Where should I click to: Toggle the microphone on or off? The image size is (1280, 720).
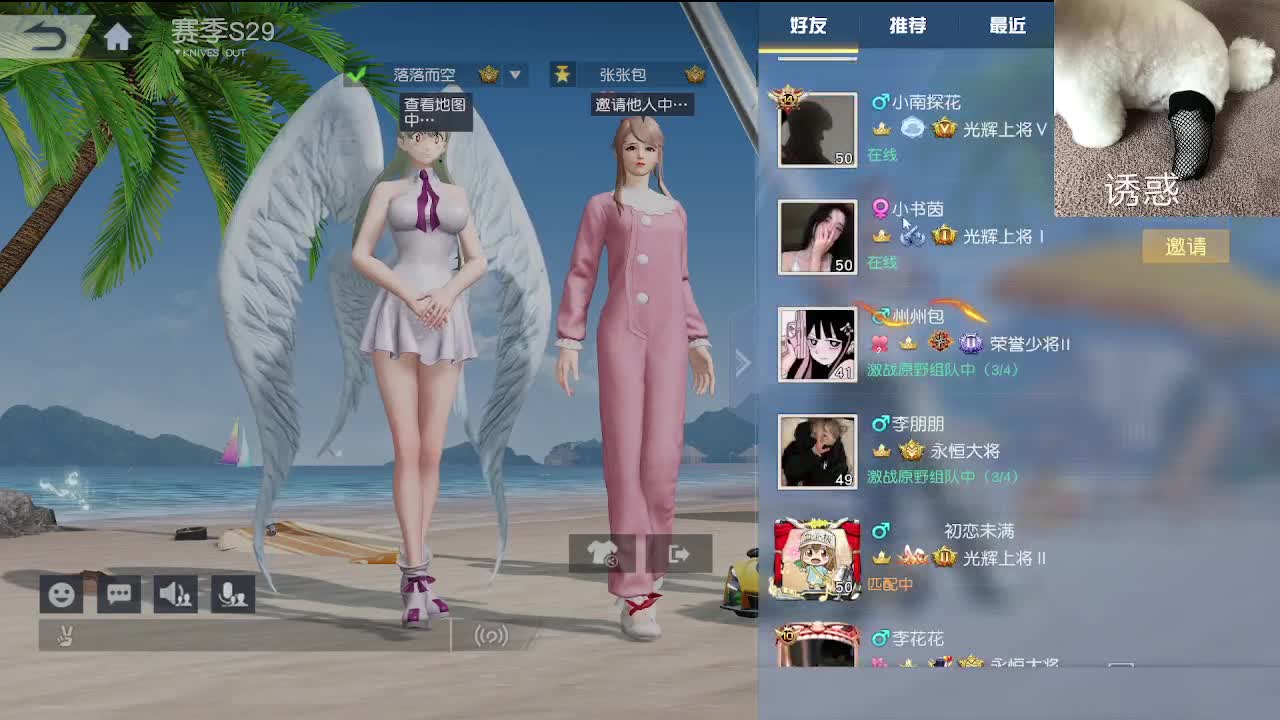pyautogui.click(x=232, y=593)
